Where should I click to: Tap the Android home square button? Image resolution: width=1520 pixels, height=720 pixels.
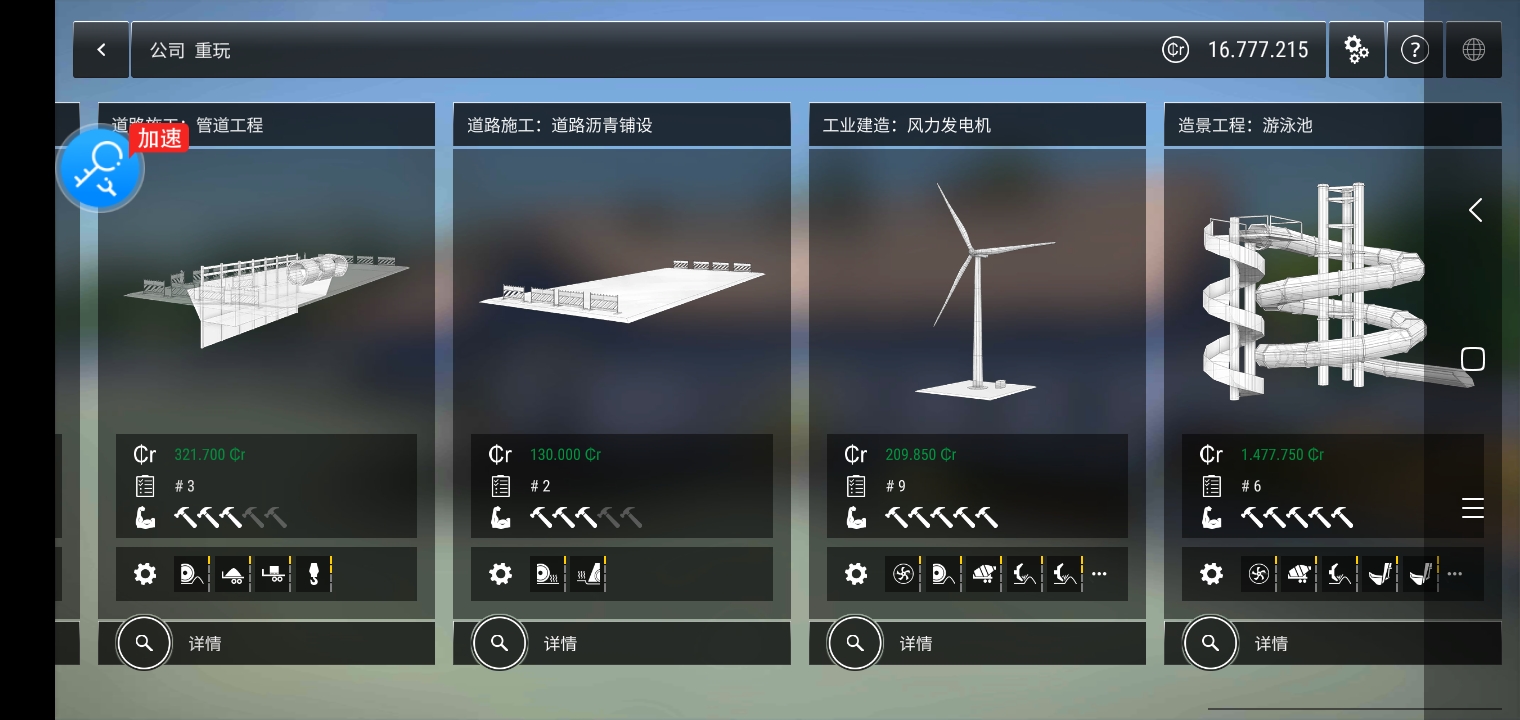tap(1473, 359)
